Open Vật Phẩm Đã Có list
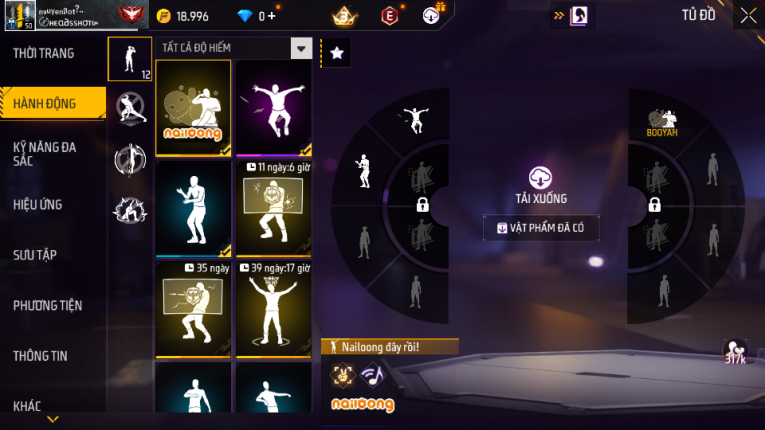The height and width of the screenshot is (430, 765). point(541,228)
